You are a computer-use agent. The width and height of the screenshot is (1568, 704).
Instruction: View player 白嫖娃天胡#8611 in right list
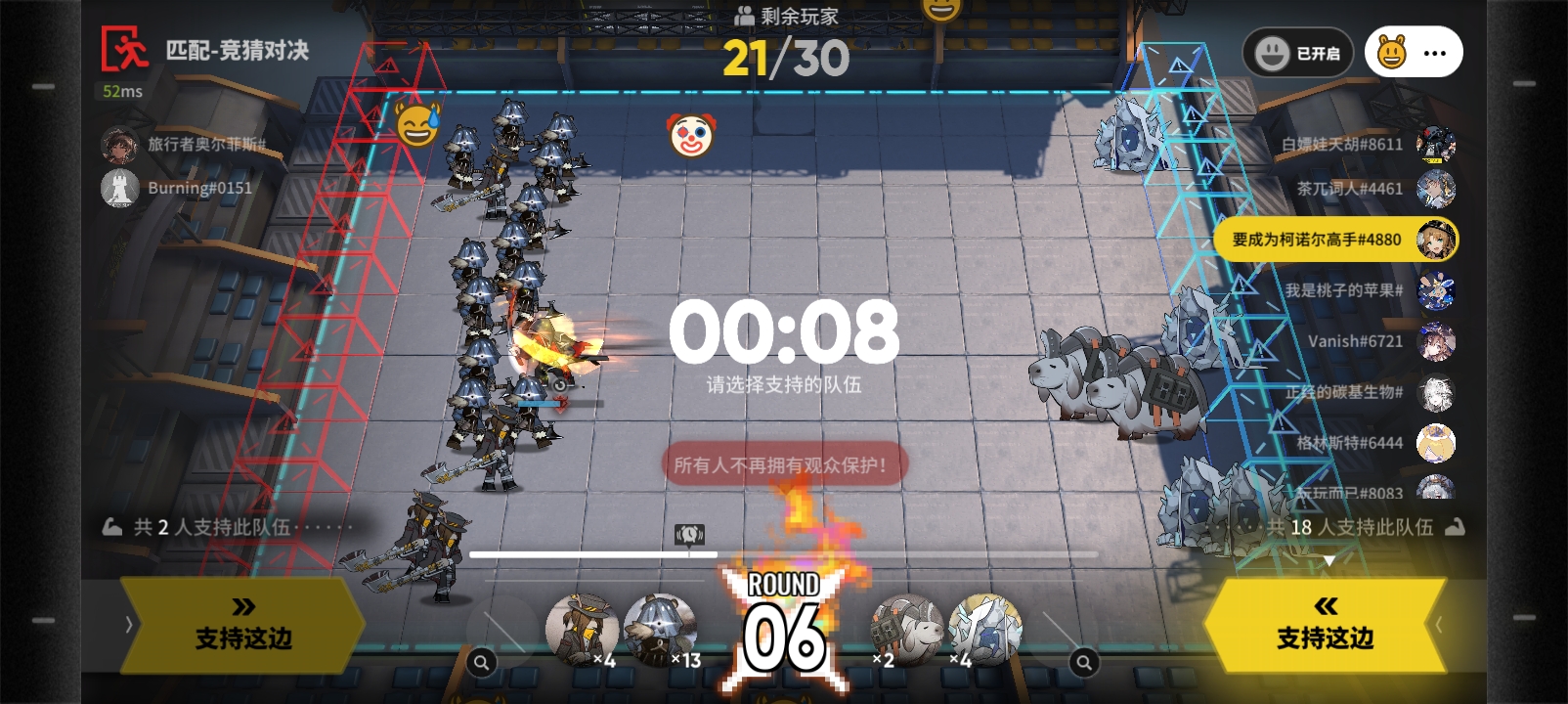(x=1367, y=145)
